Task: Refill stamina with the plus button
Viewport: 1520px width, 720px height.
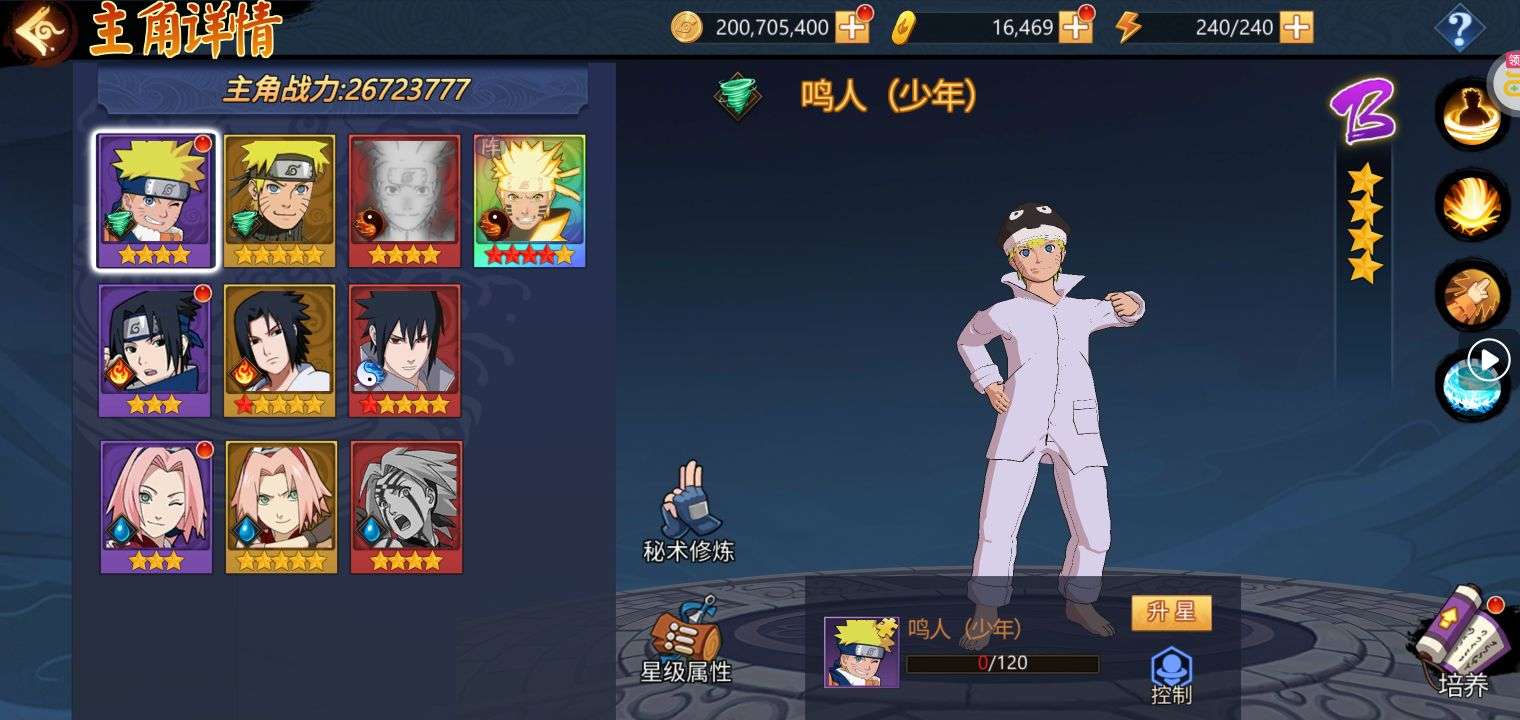Action: (x=1296, y=27)
